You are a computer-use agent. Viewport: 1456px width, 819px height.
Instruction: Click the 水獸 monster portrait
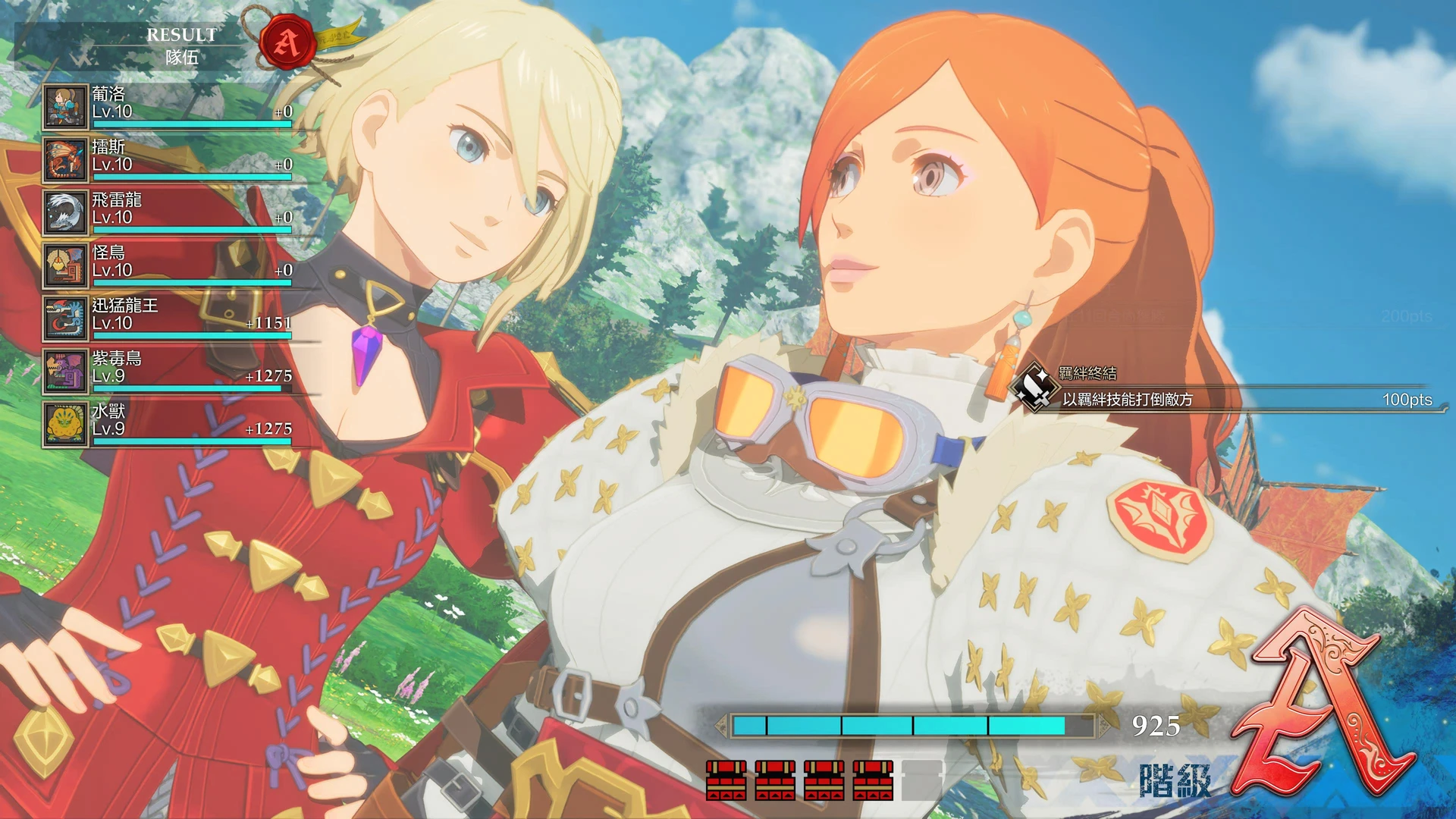(x=65, y=424)
